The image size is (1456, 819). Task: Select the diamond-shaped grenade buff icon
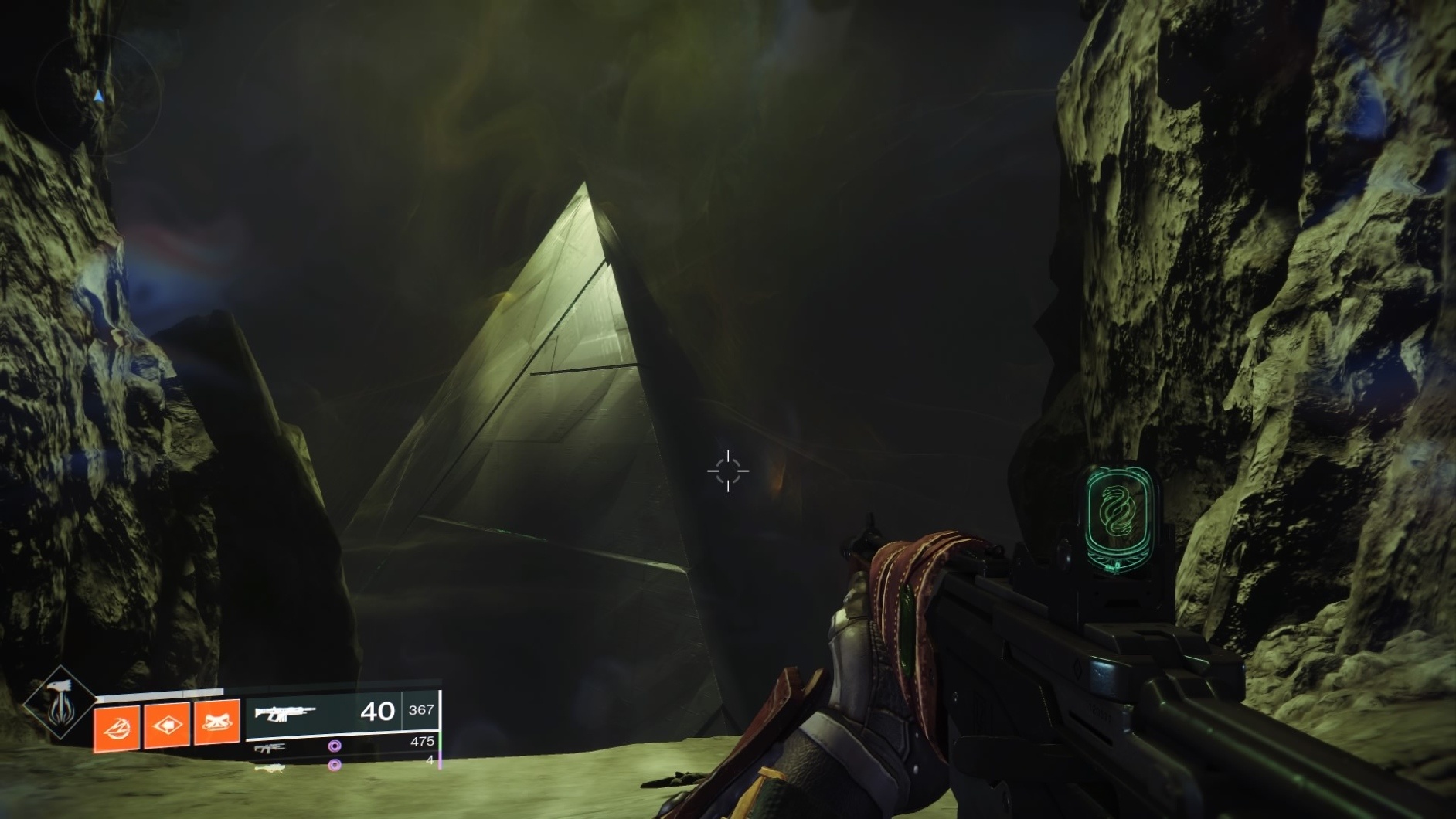point(168,725)
